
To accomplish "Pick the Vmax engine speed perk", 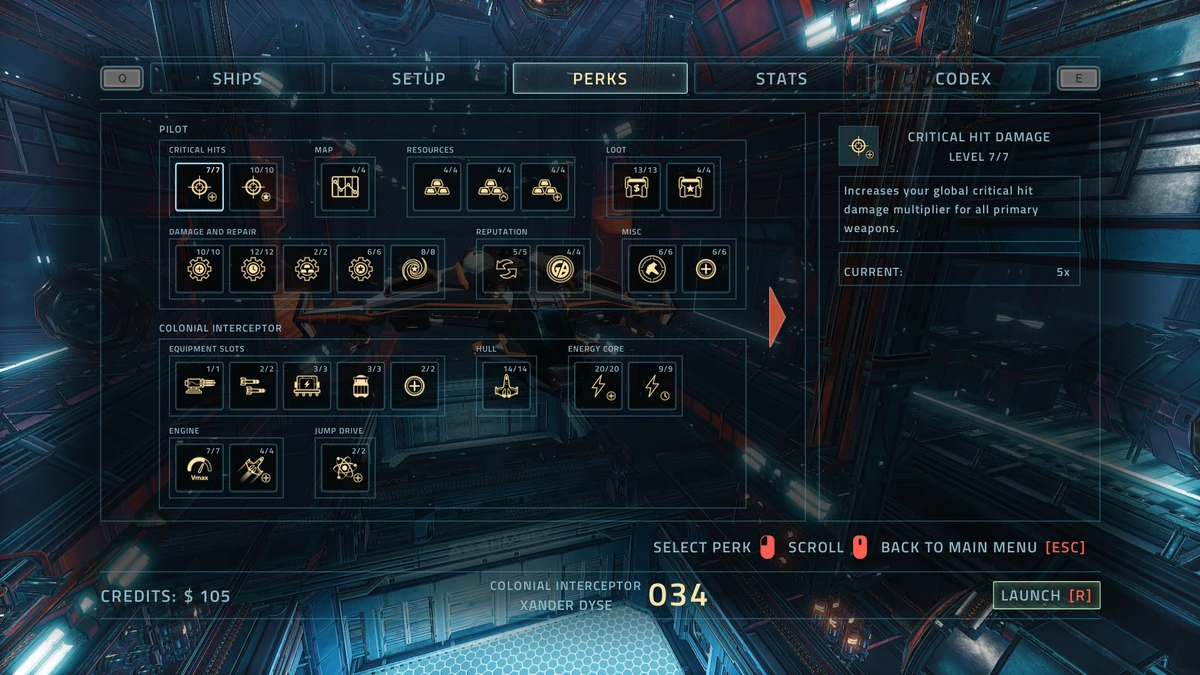I will tap(199, 468).
